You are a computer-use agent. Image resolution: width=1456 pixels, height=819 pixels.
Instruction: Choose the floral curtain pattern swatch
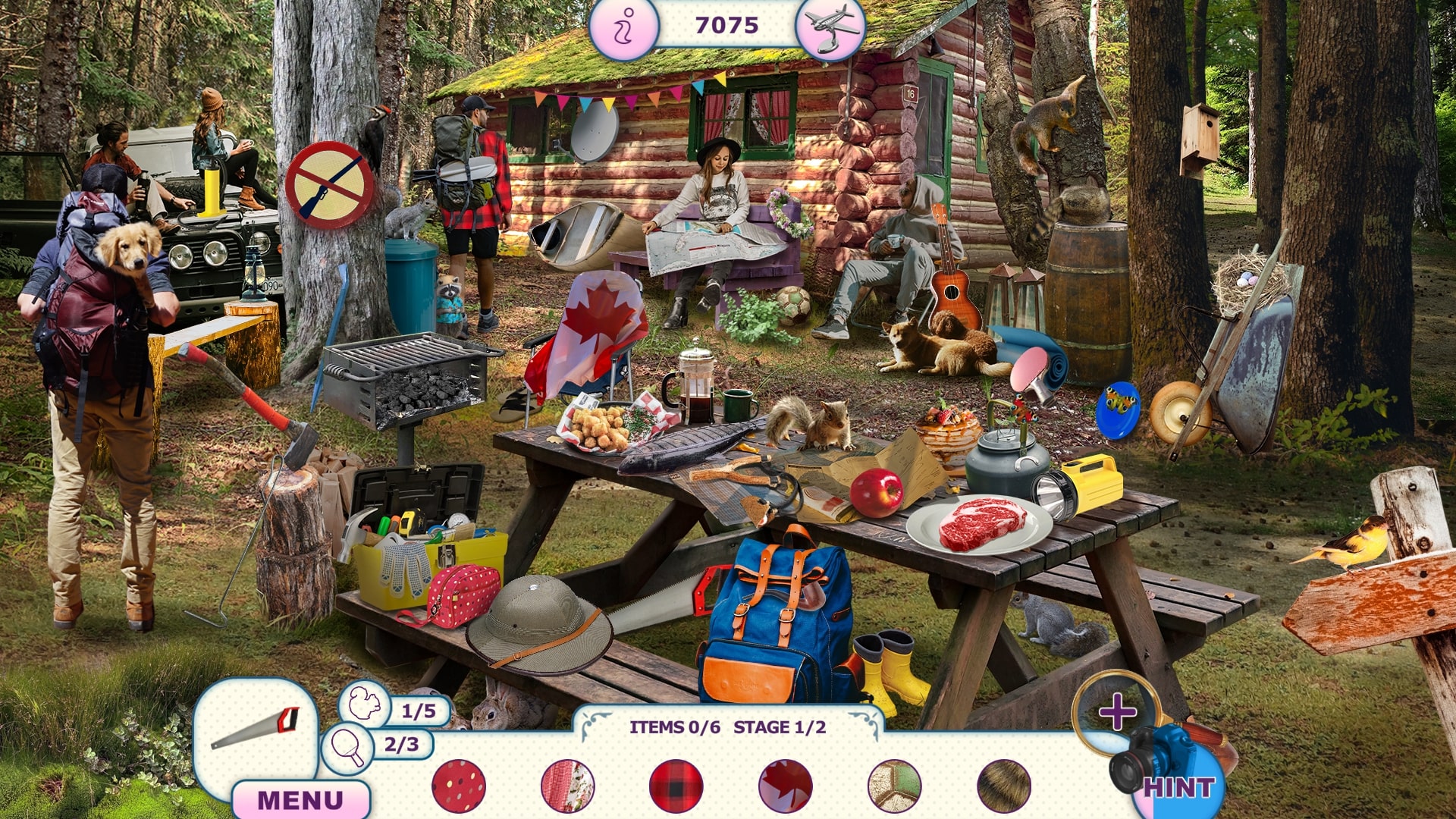[x=567, y=786]
